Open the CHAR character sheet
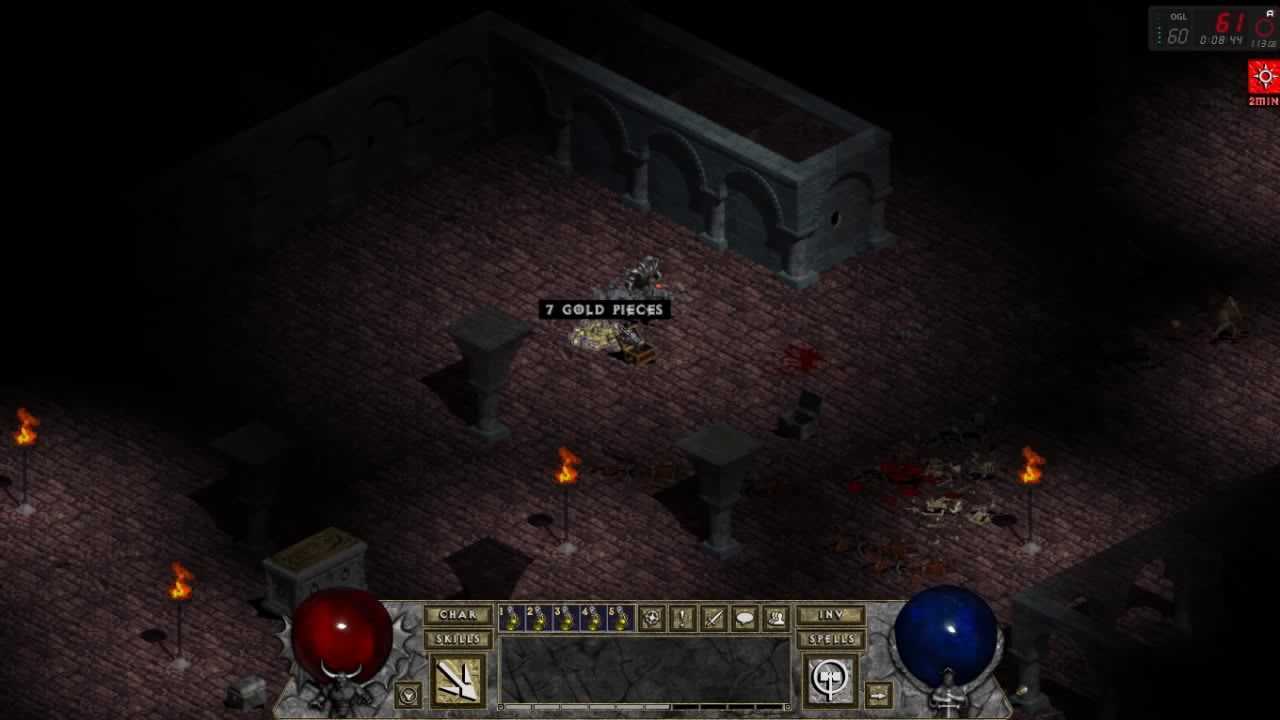Viewport: 1280px width, 720px height. (458, 615)
